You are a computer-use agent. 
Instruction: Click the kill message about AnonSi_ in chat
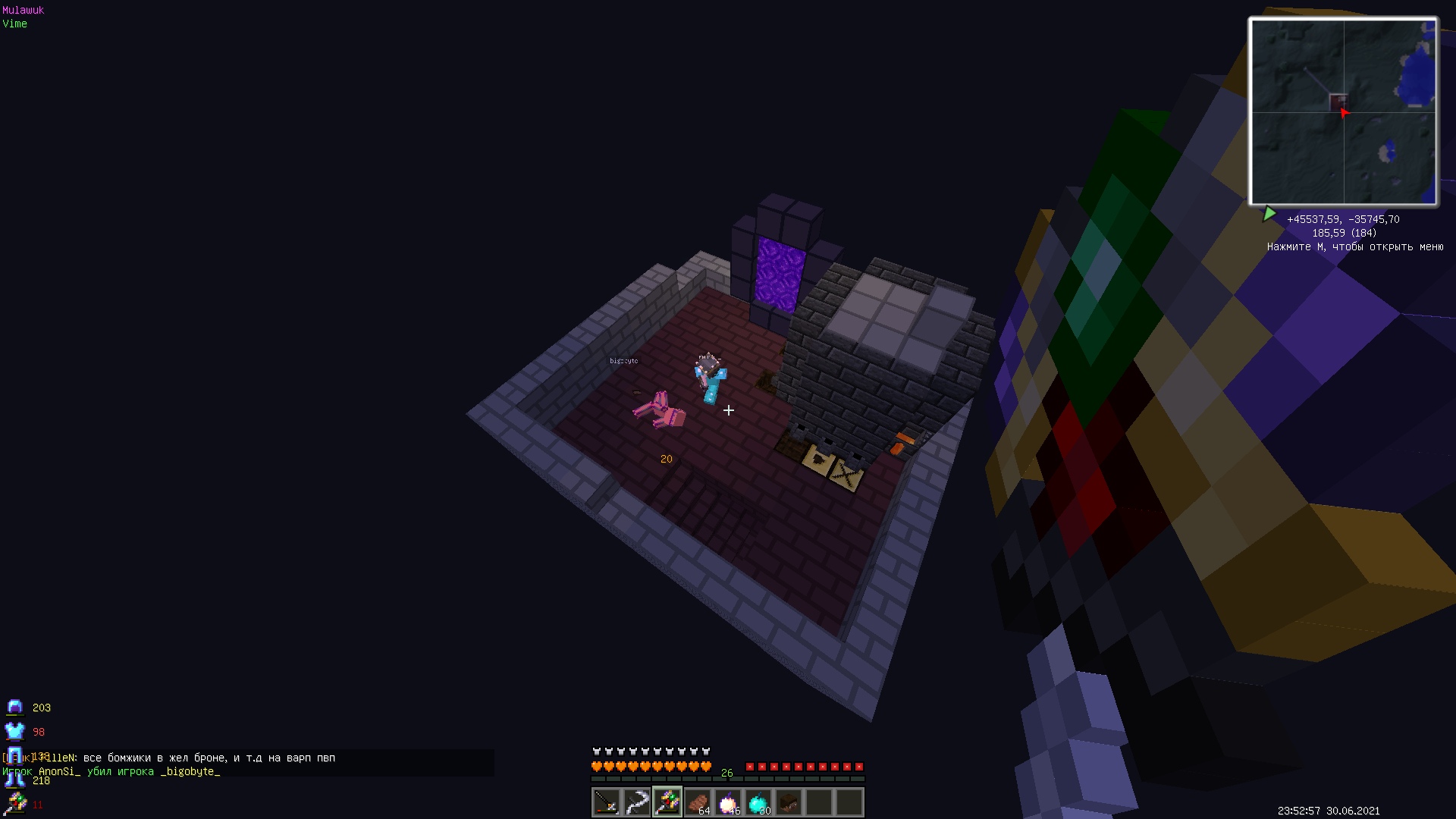click(x=110, y=770)
